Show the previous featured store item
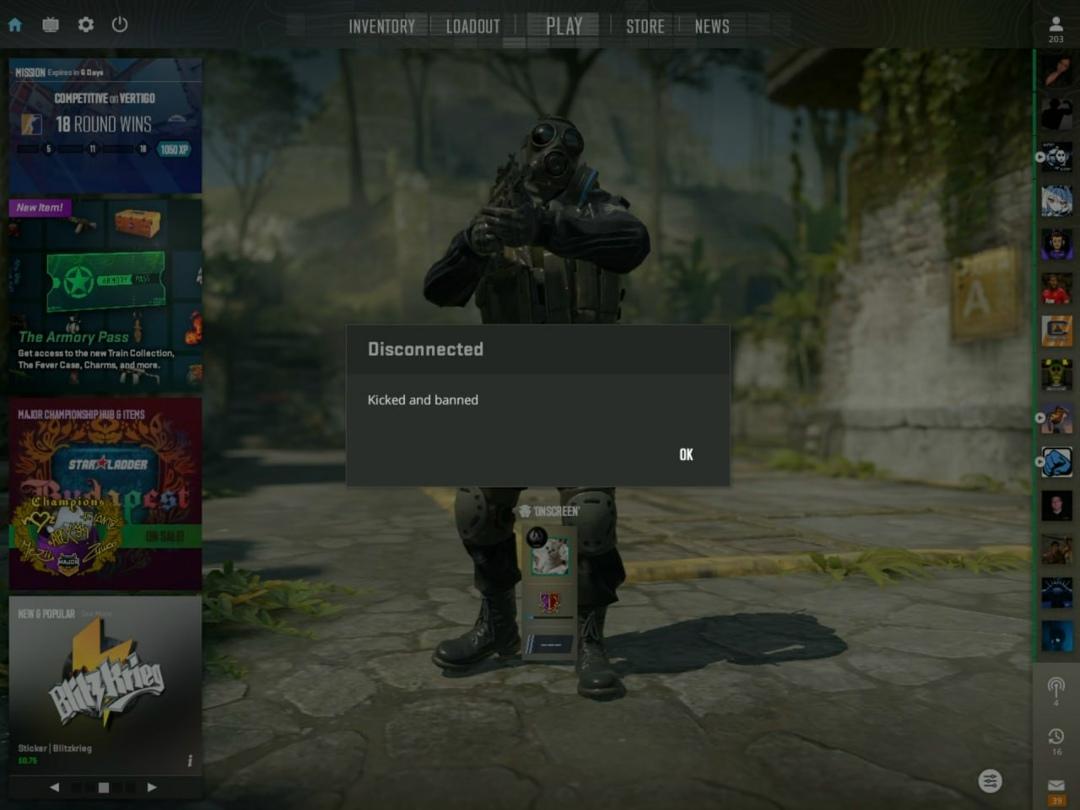The height and width of the screenshot is (810, 1080). point(54,788)
